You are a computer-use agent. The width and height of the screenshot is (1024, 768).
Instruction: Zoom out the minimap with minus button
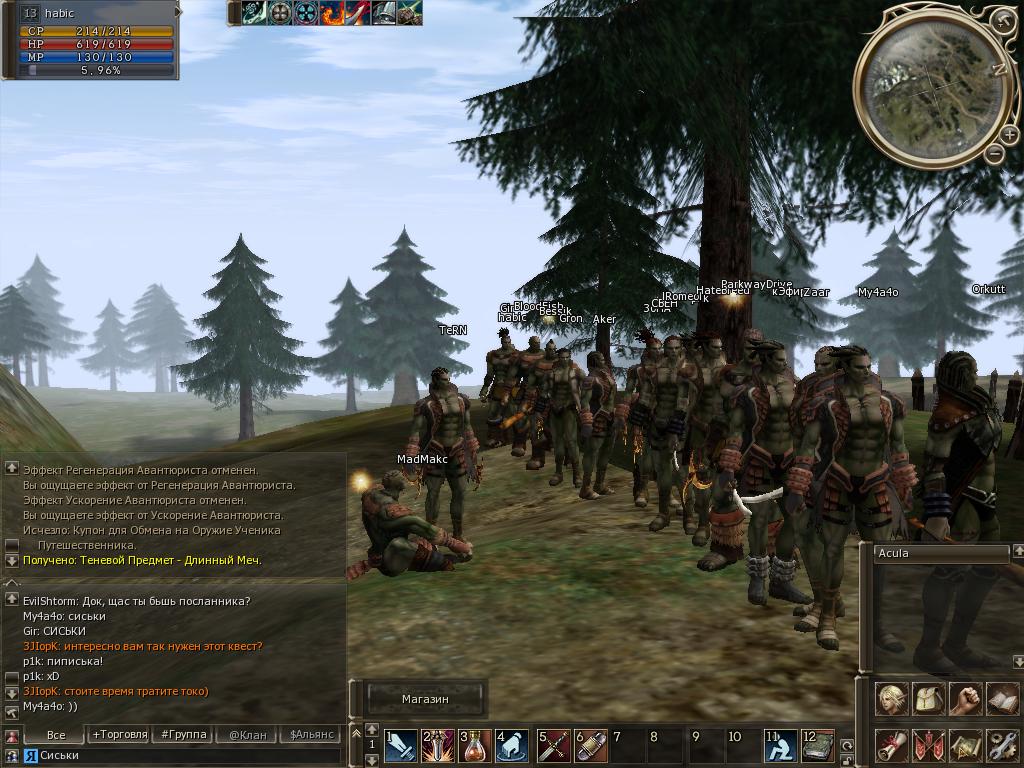pos(994,154)
